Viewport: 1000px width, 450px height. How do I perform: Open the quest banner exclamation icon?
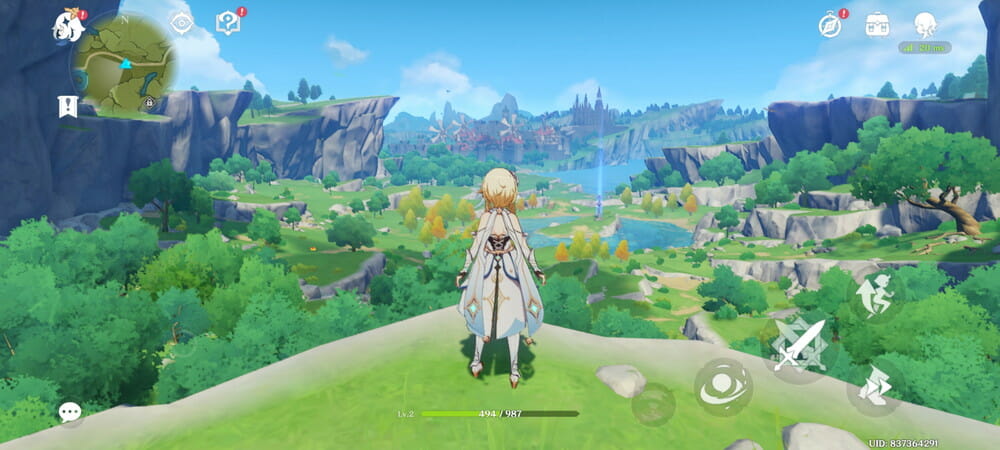click(68, 106)
